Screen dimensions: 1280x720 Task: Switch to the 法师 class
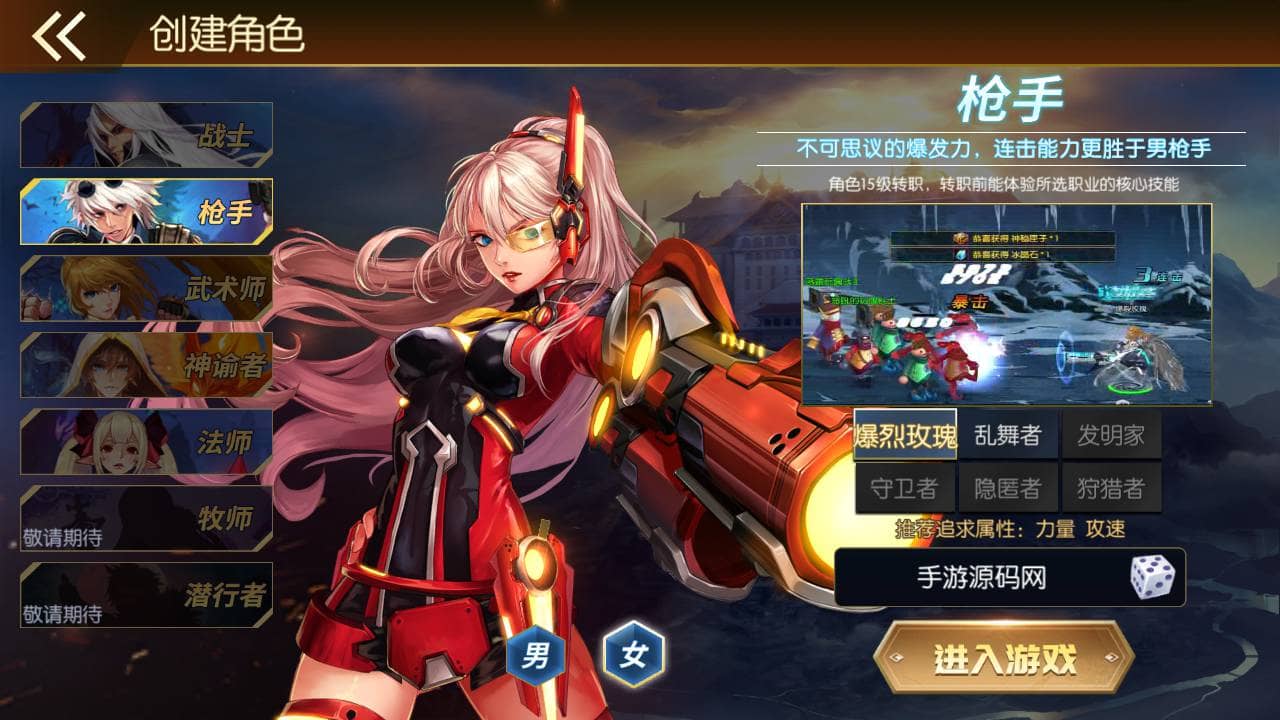[x=147, y=441]
